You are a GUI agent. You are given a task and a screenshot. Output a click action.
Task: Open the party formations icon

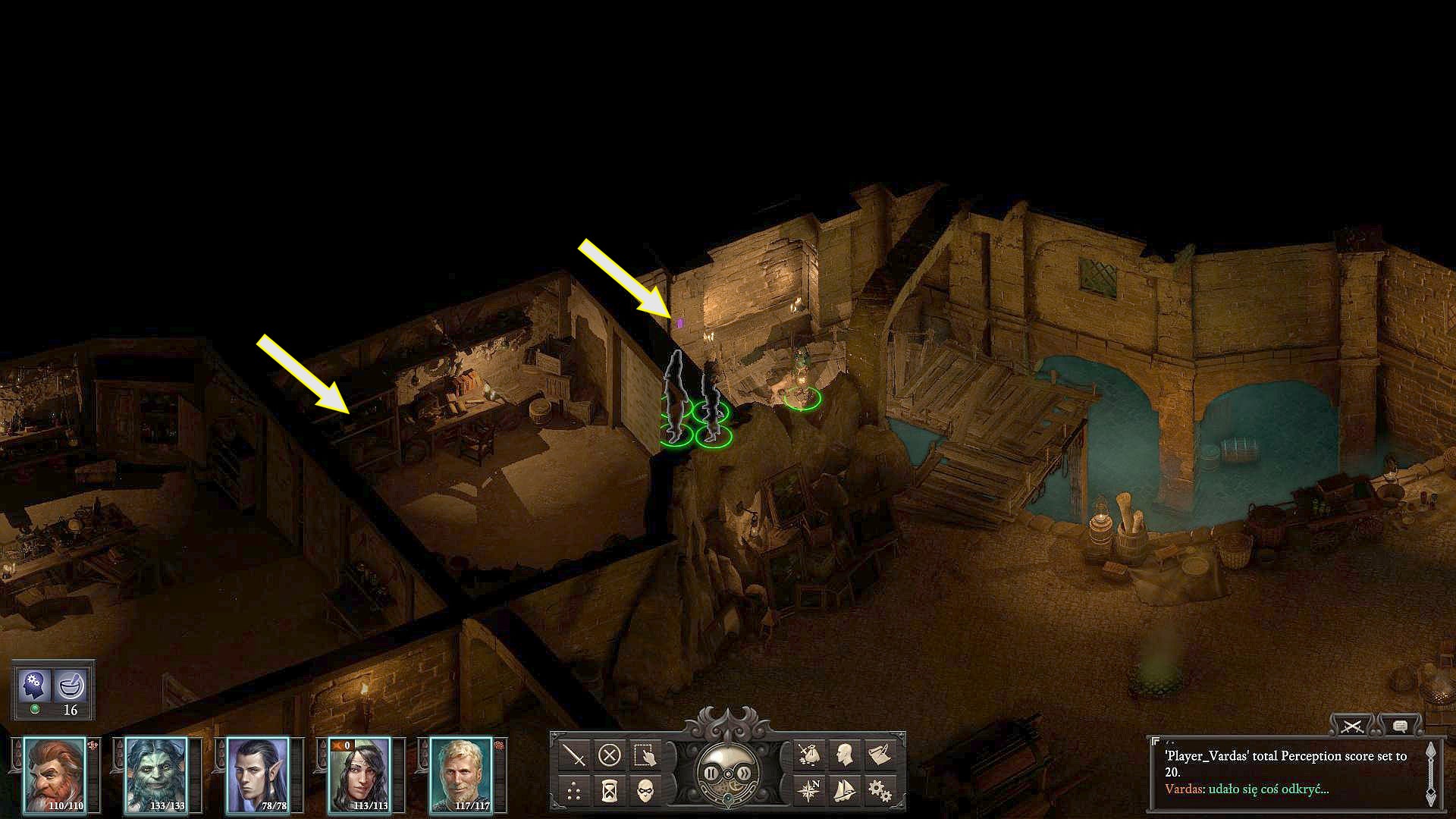[575, 789]
